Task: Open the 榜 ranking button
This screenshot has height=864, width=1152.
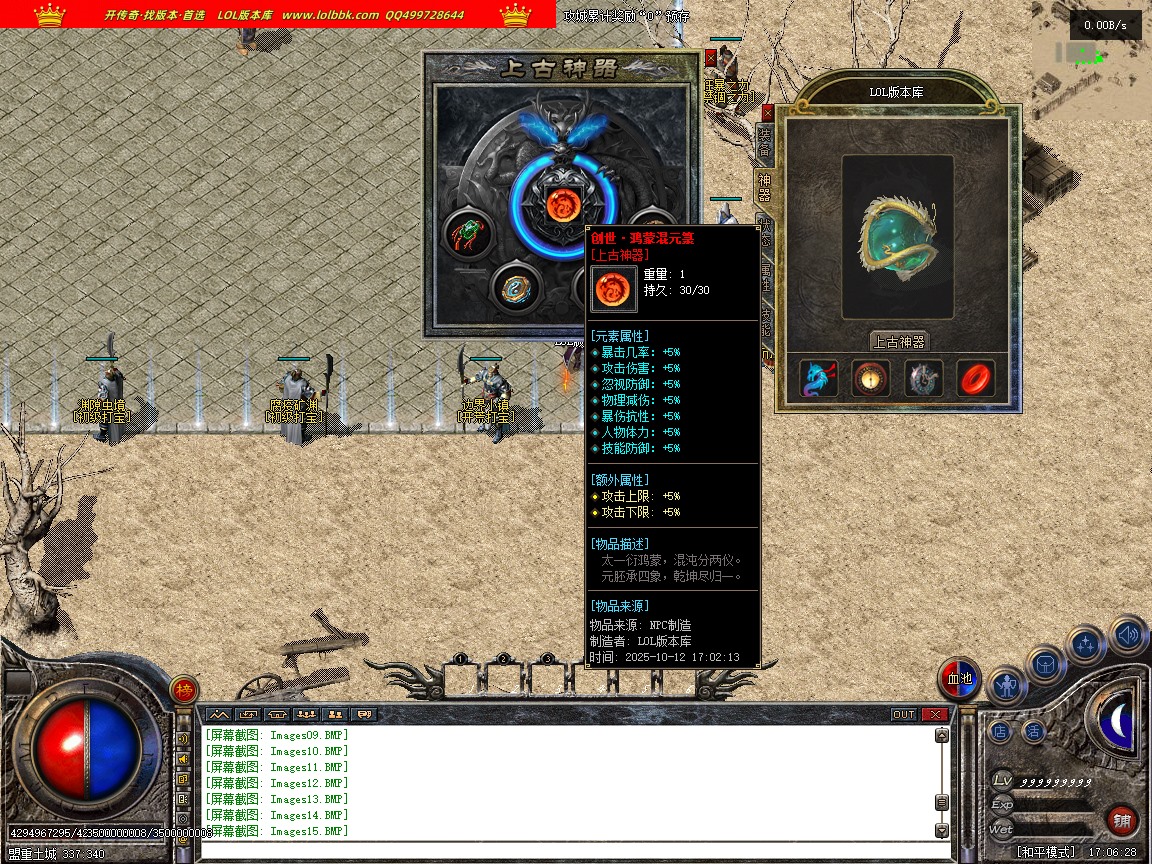Action: (x=184, y=690)
